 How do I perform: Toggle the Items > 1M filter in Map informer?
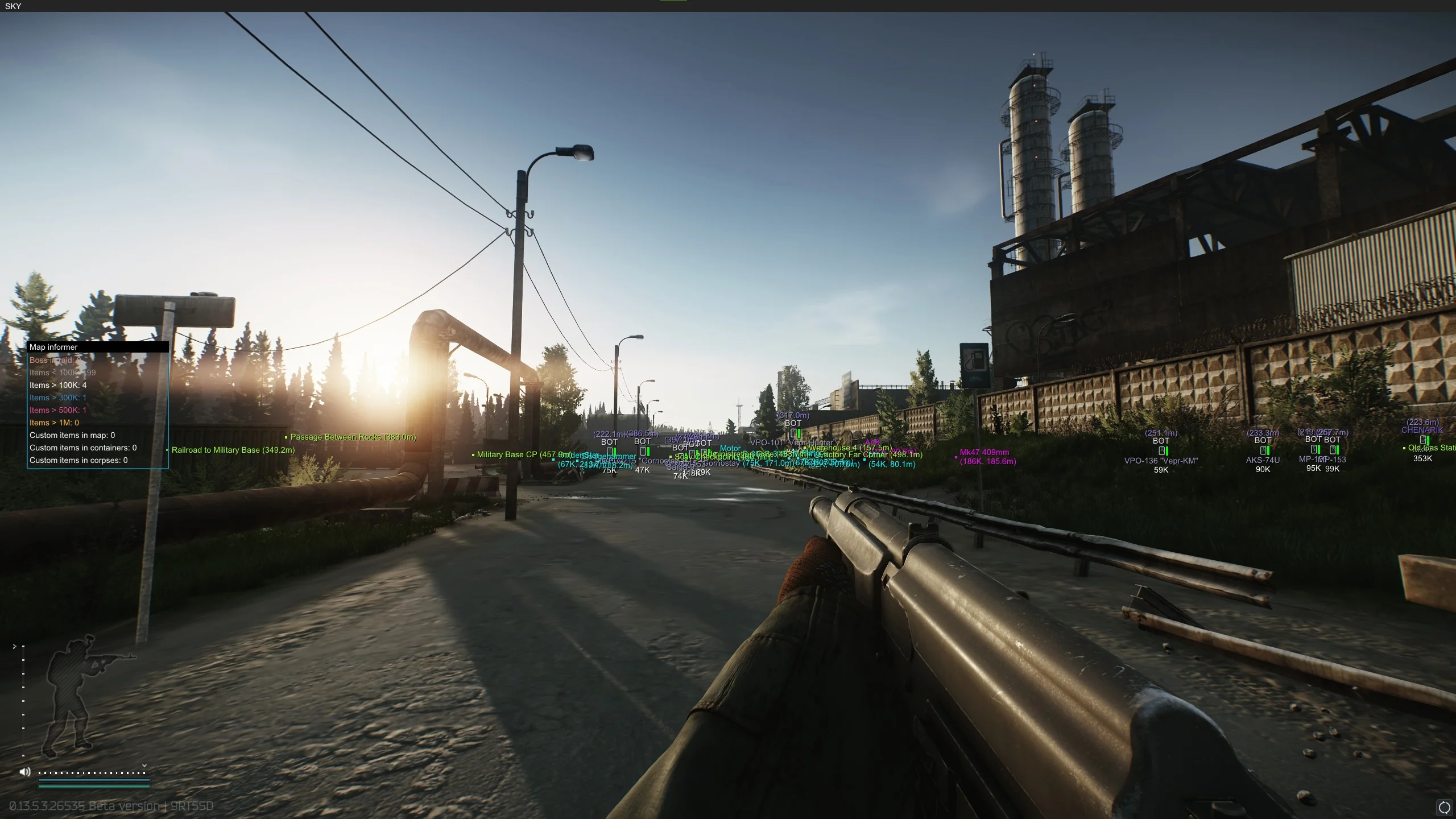point(53,423)
